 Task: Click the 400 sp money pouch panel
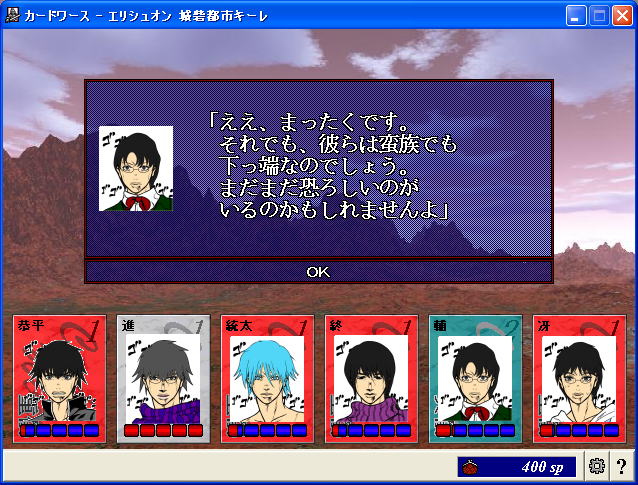517,466
